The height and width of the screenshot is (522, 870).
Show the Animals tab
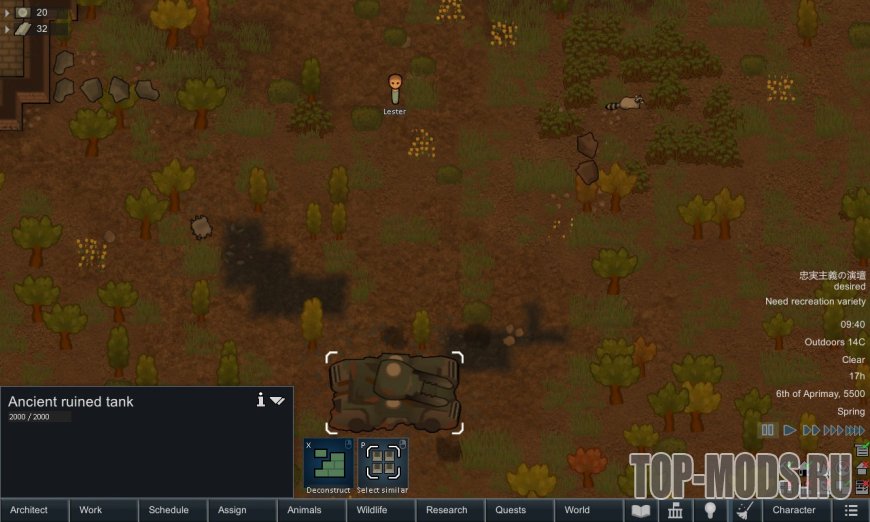coord(304,510)
